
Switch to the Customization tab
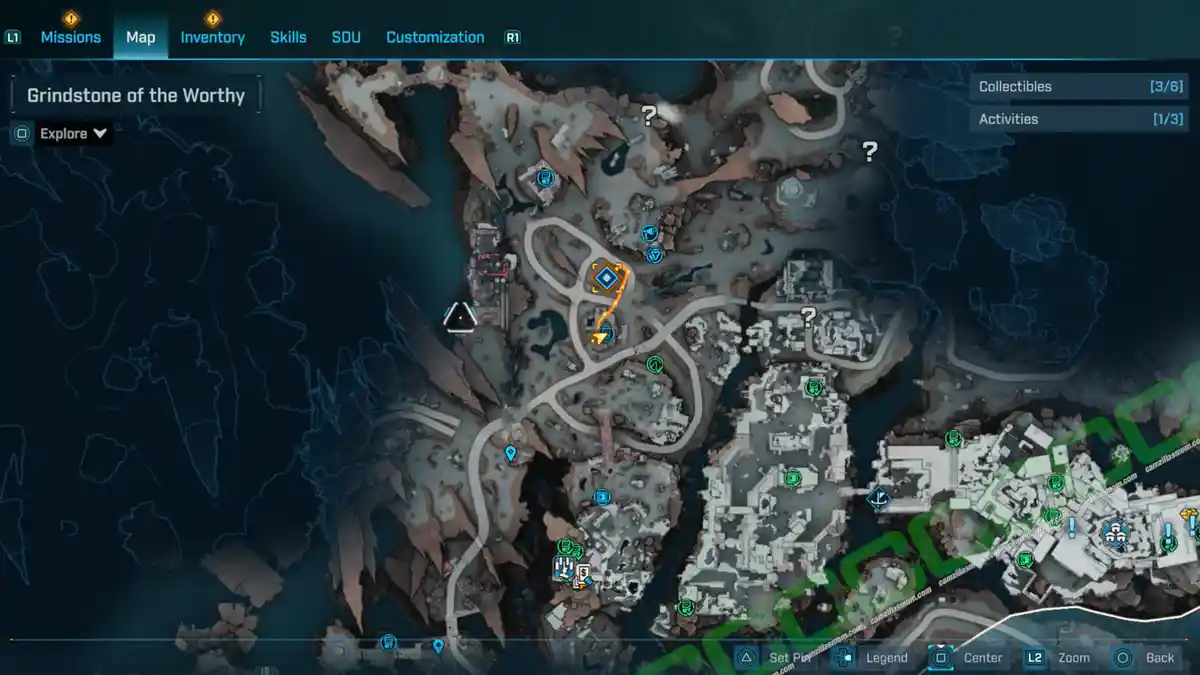435,37
